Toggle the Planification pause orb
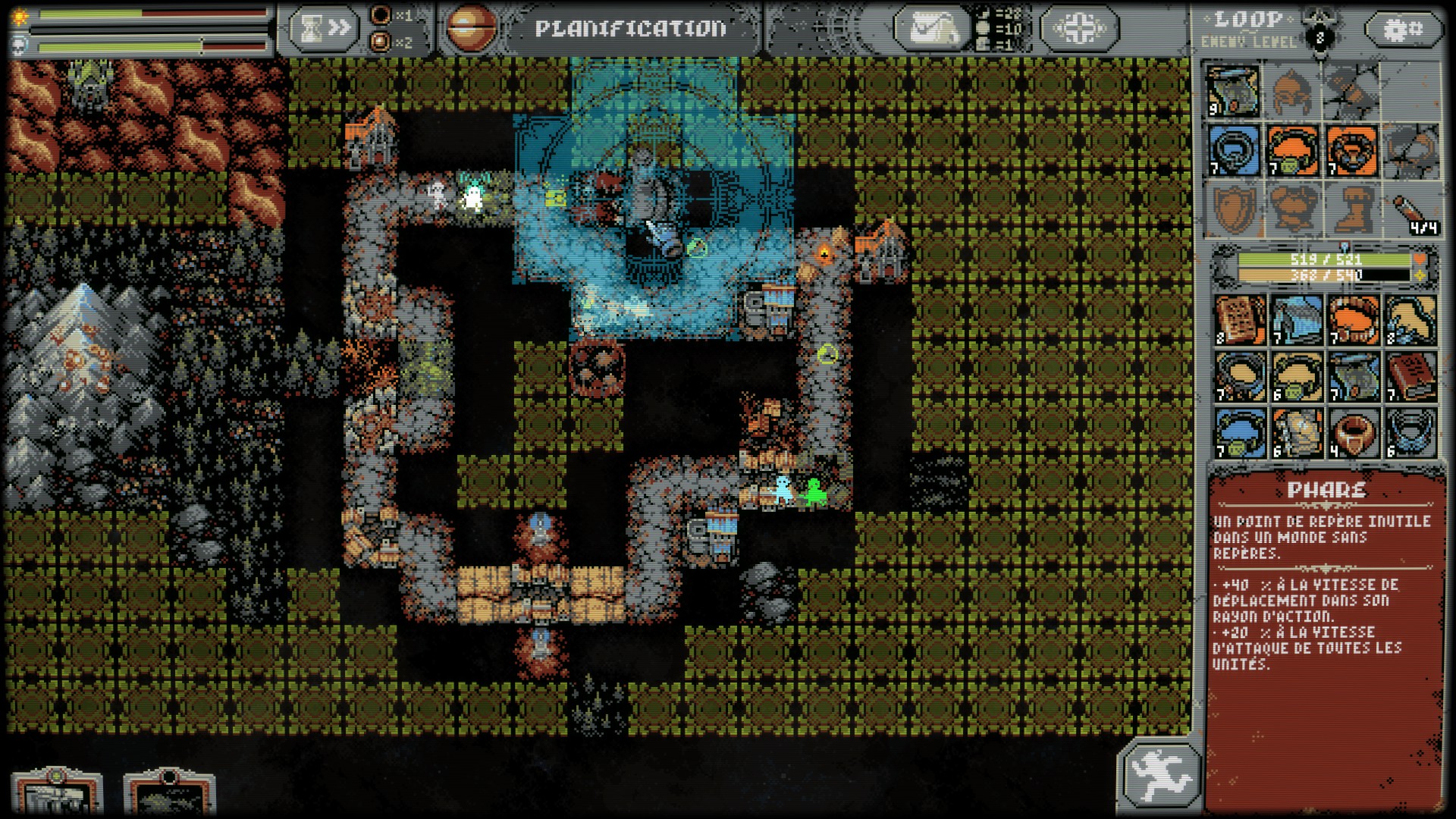 (x=470, y=29)
